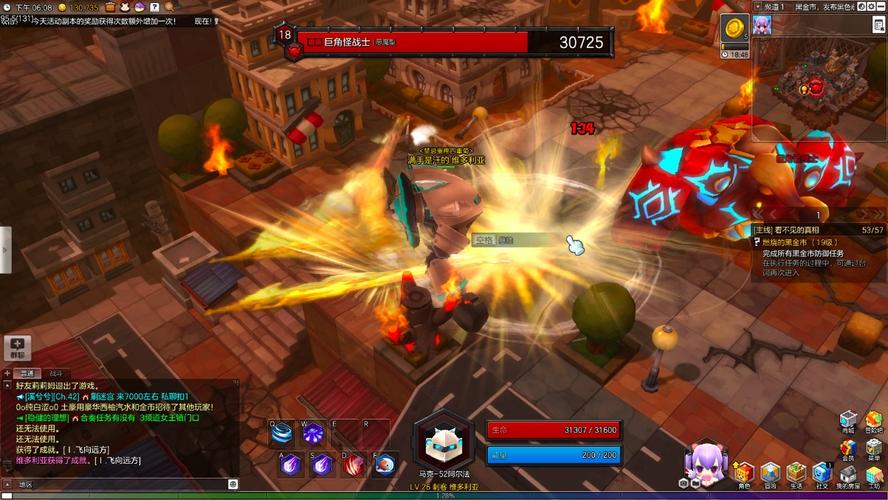This screenshot has height=500, width=888.
Task: Activate the red claw skill on D
Action: coord(354,463)
